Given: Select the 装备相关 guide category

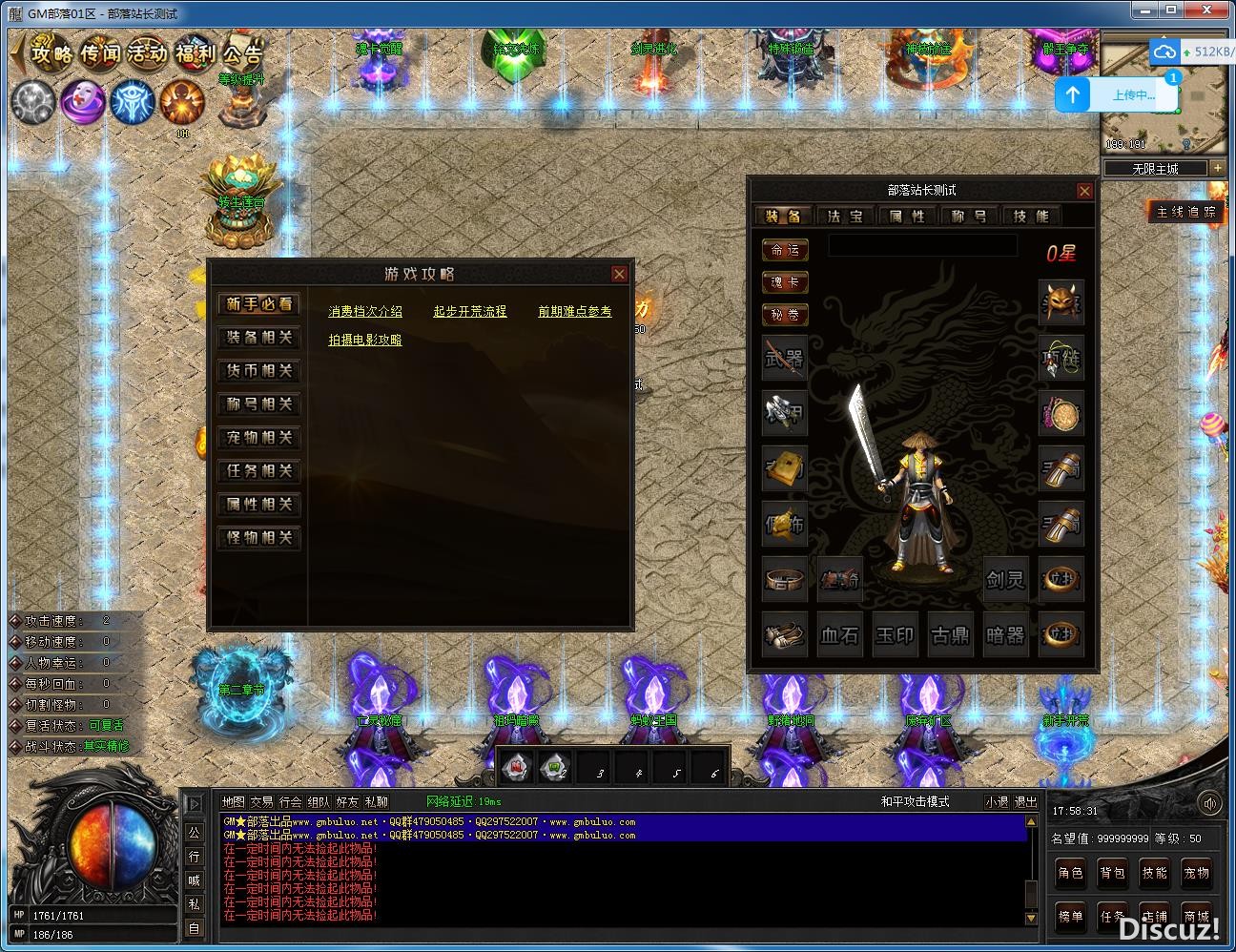Looking at the screenshot, I should pyautogui.click(x=258, y=338).
